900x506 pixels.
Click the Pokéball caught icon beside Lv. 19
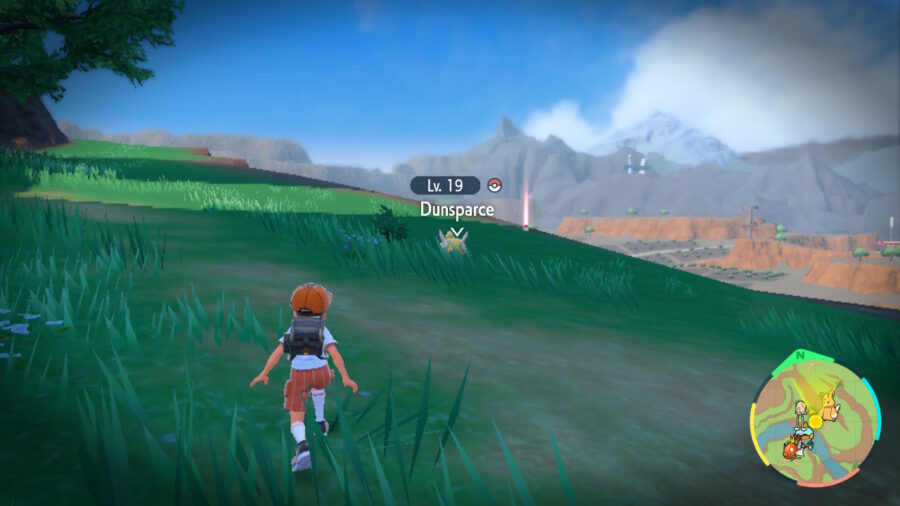tap(493, 185)
